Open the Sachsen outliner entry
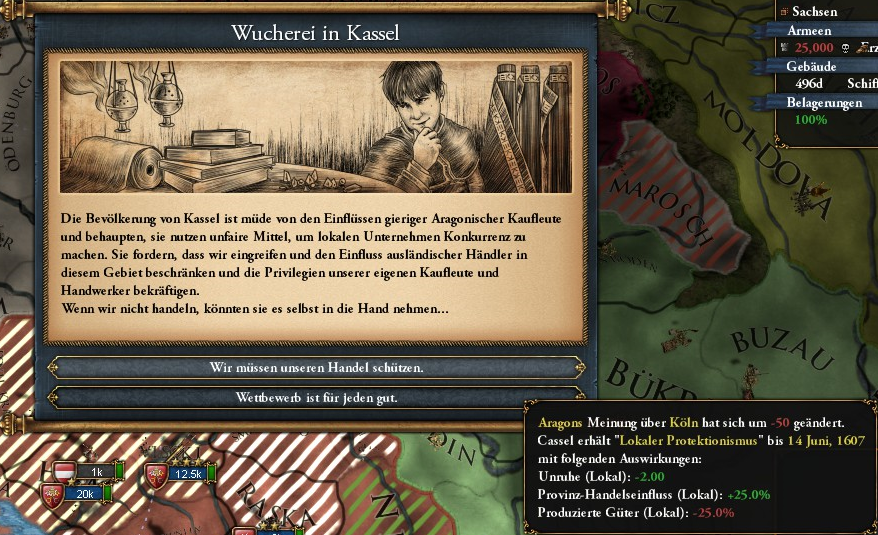 pos(815,12)
